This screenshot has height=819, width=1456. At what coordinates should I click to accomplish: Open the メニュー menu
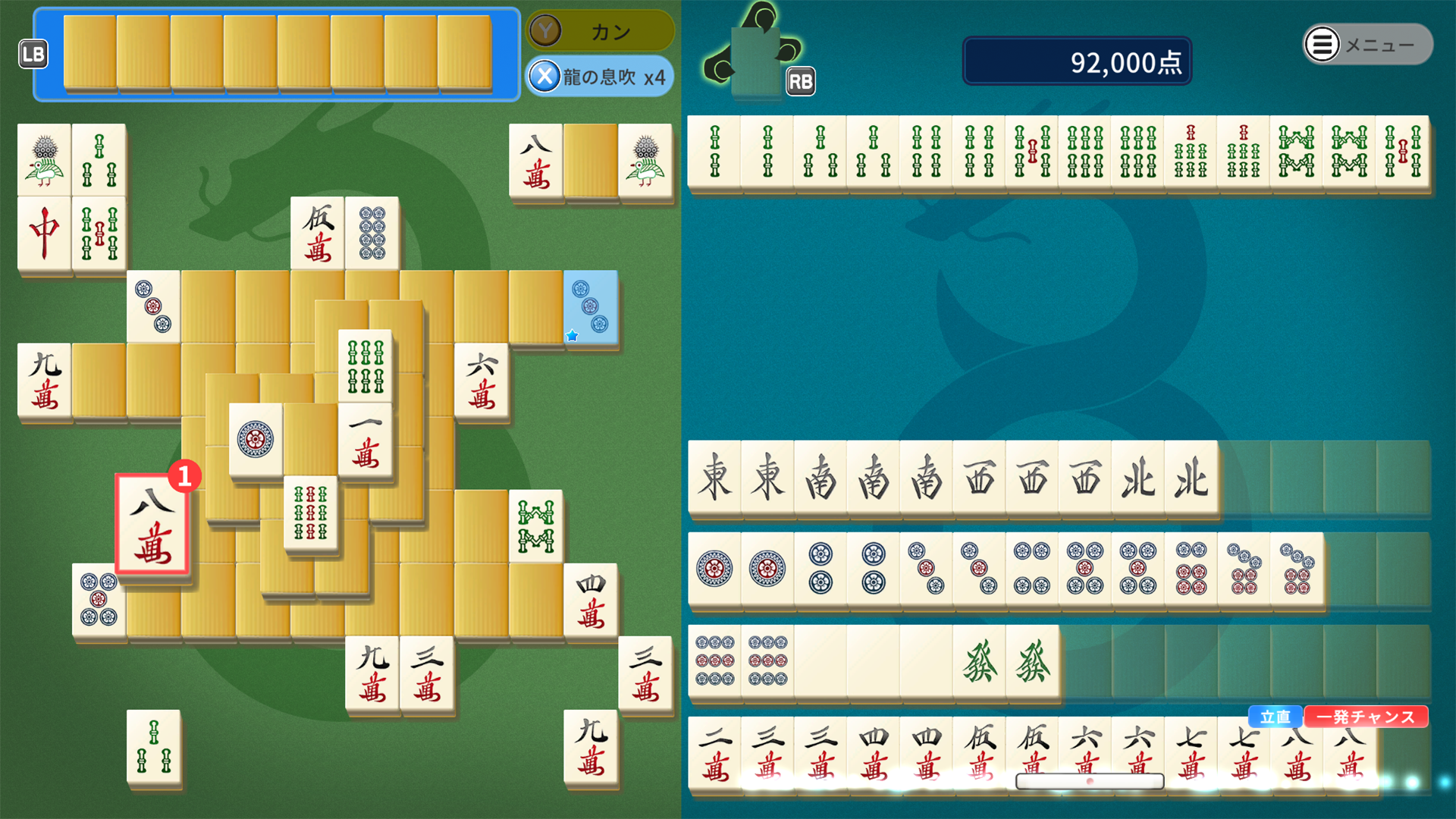1367,45
